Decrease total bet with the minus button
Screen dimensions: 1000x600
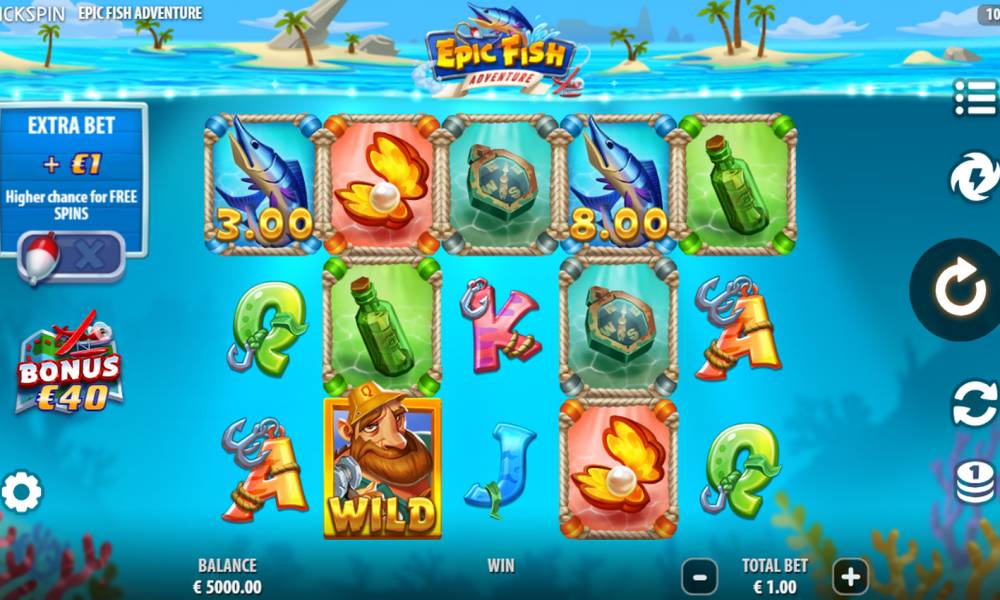[699, 576]
